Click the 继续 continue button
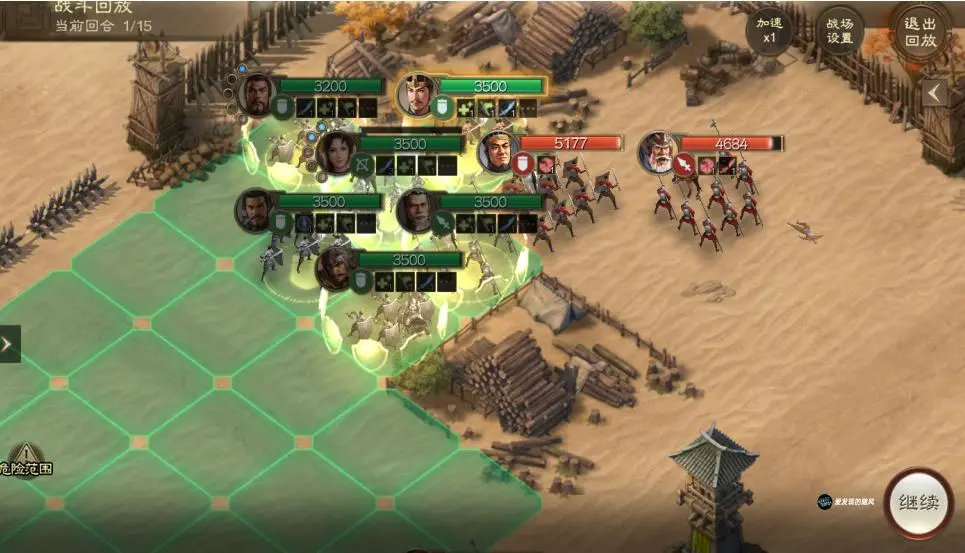This screenshot has height=553, width=965. pyautogui.click(x=918, y=502)
